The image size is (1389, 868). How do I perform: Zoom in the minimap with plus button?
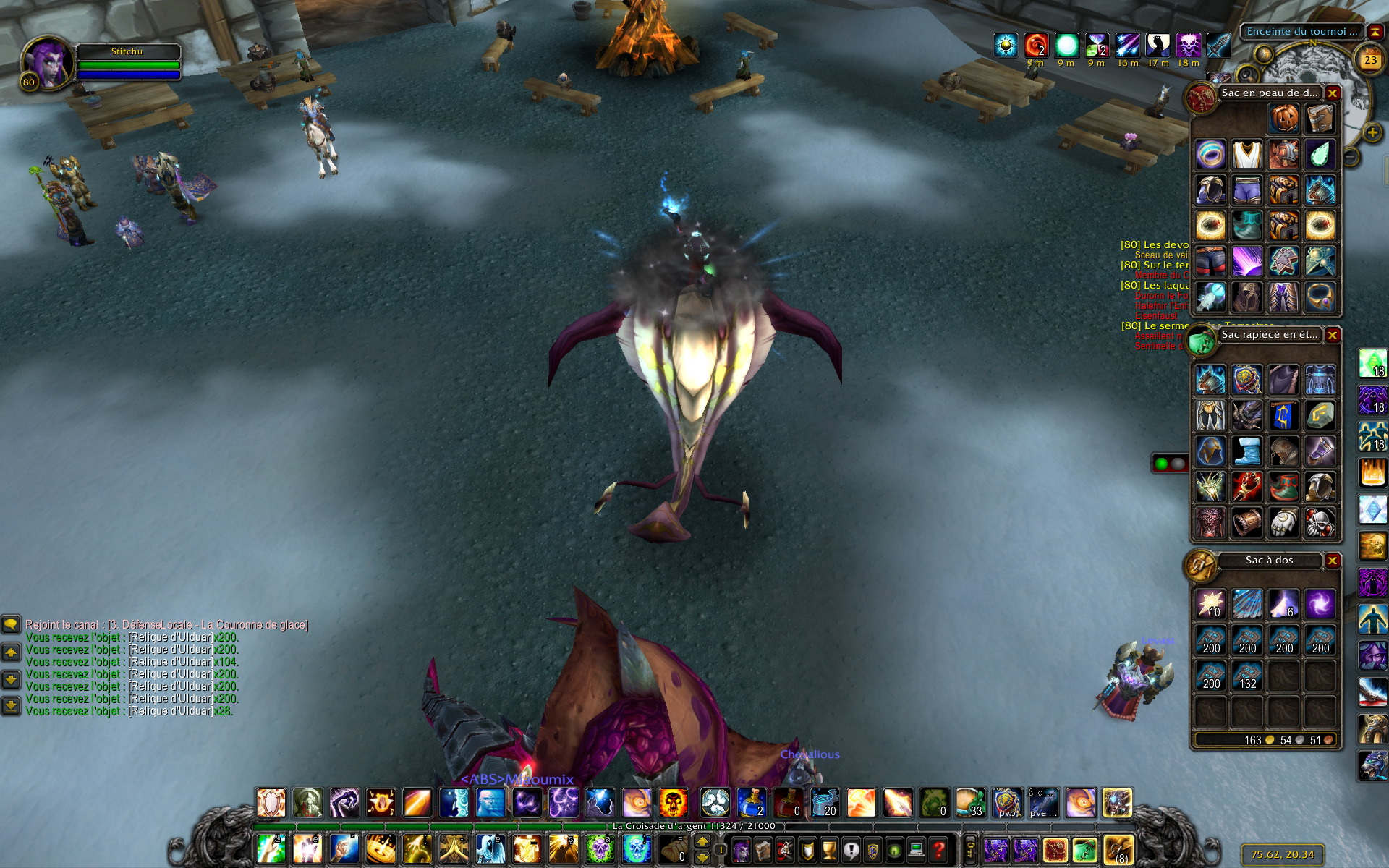[1372, 133]
